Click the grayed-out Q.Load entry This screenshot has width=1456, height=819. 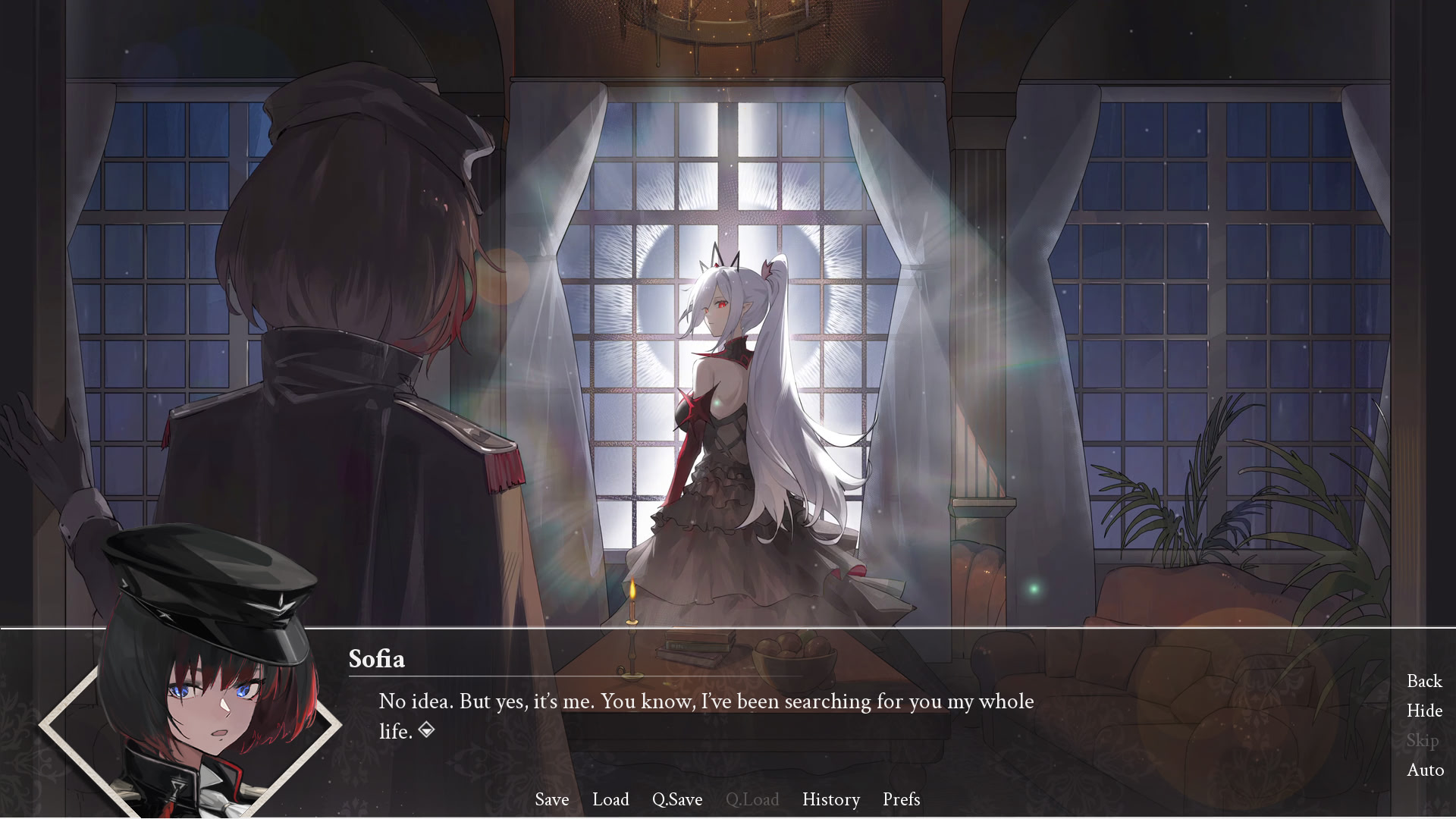point(752,799)
